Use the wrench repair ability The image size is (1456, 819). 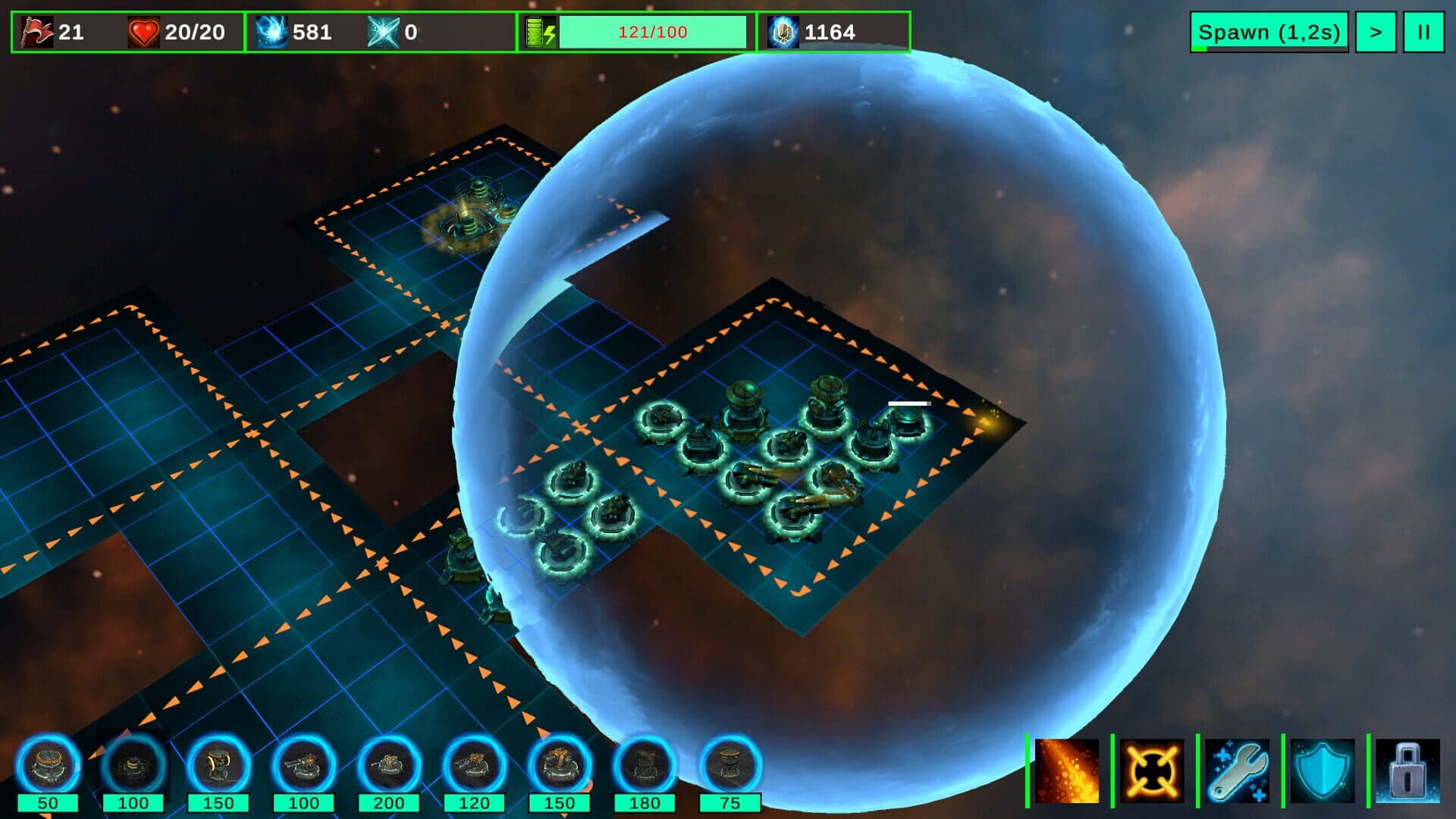pos(1238,770)
